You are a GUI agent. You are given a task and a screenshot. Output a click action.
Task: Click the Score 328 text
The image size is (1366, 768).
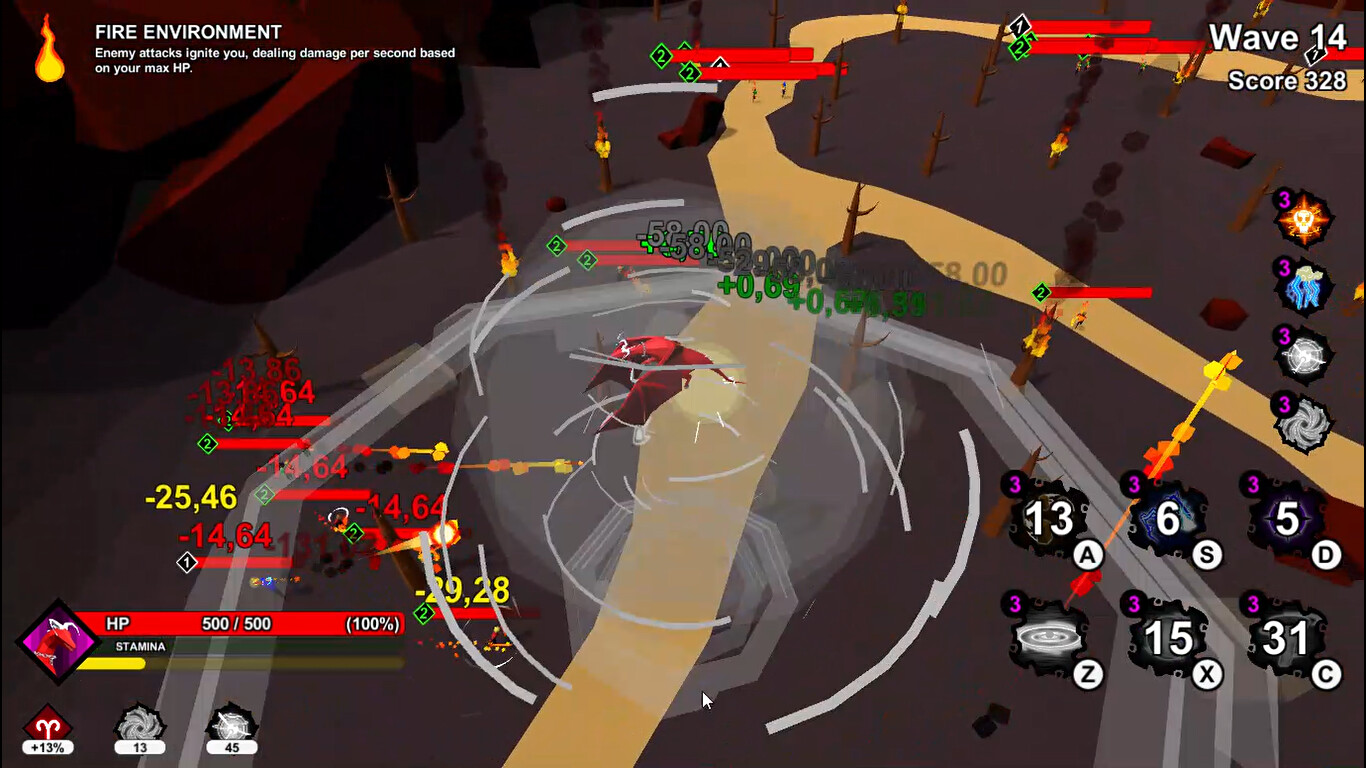[1288, 81]
